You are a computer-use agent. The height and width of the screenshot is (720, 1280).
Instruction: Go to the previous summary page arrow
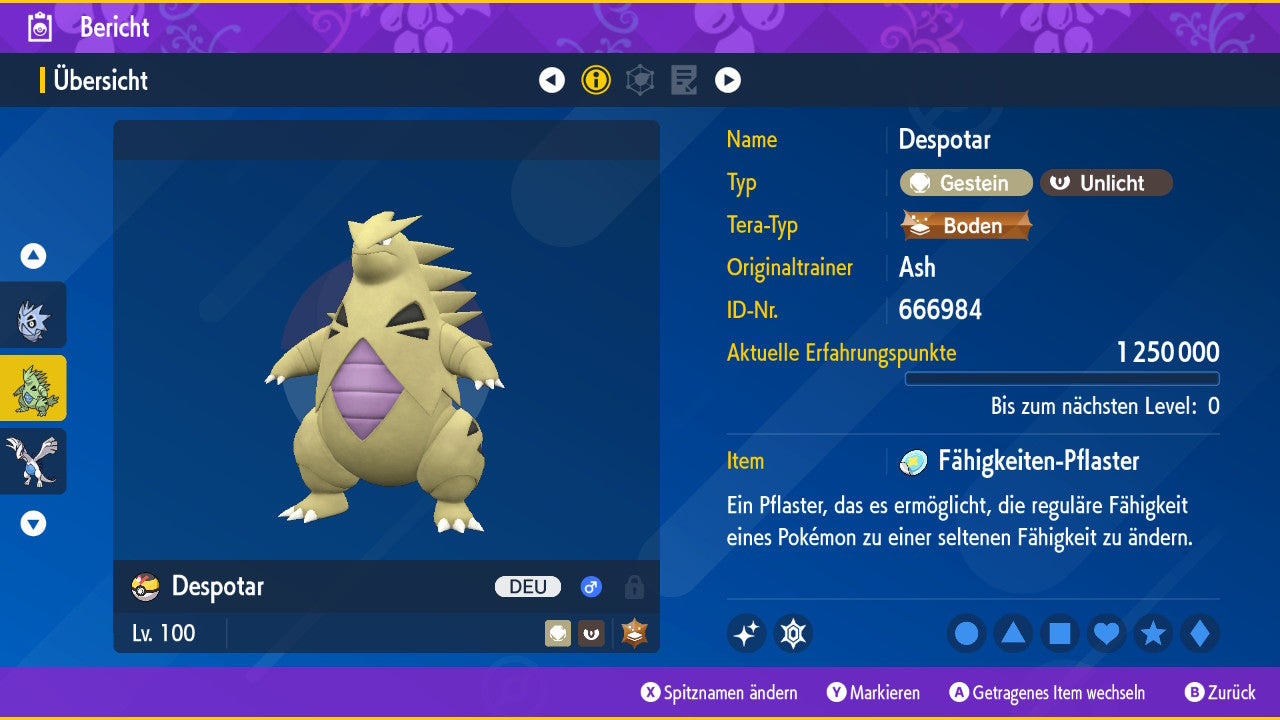(x=552, y=80)
